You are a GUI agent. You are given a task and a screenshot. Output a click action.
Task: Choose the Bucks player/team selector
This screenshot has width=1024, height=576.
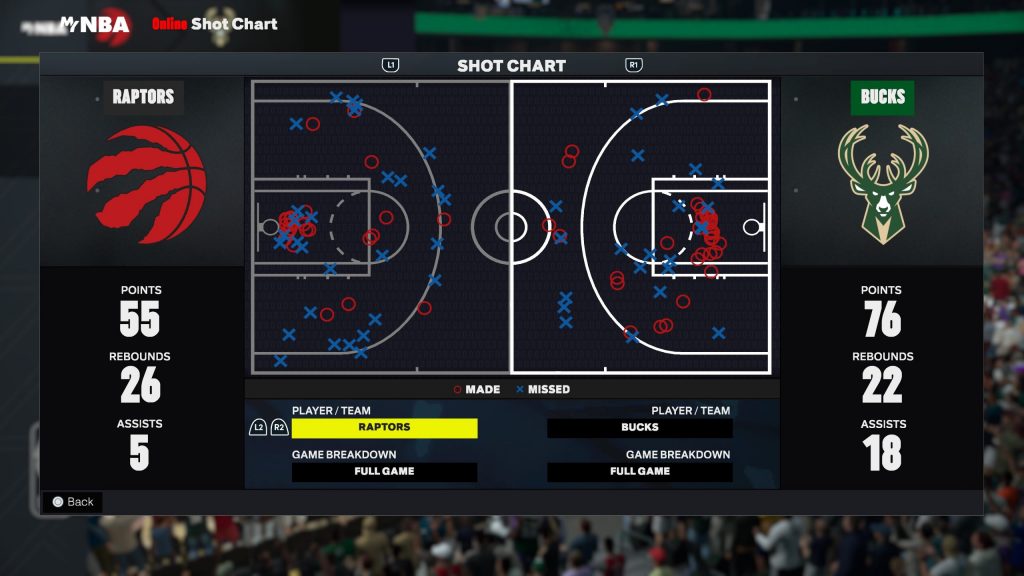pyautogui.click(x=639, y=428)
